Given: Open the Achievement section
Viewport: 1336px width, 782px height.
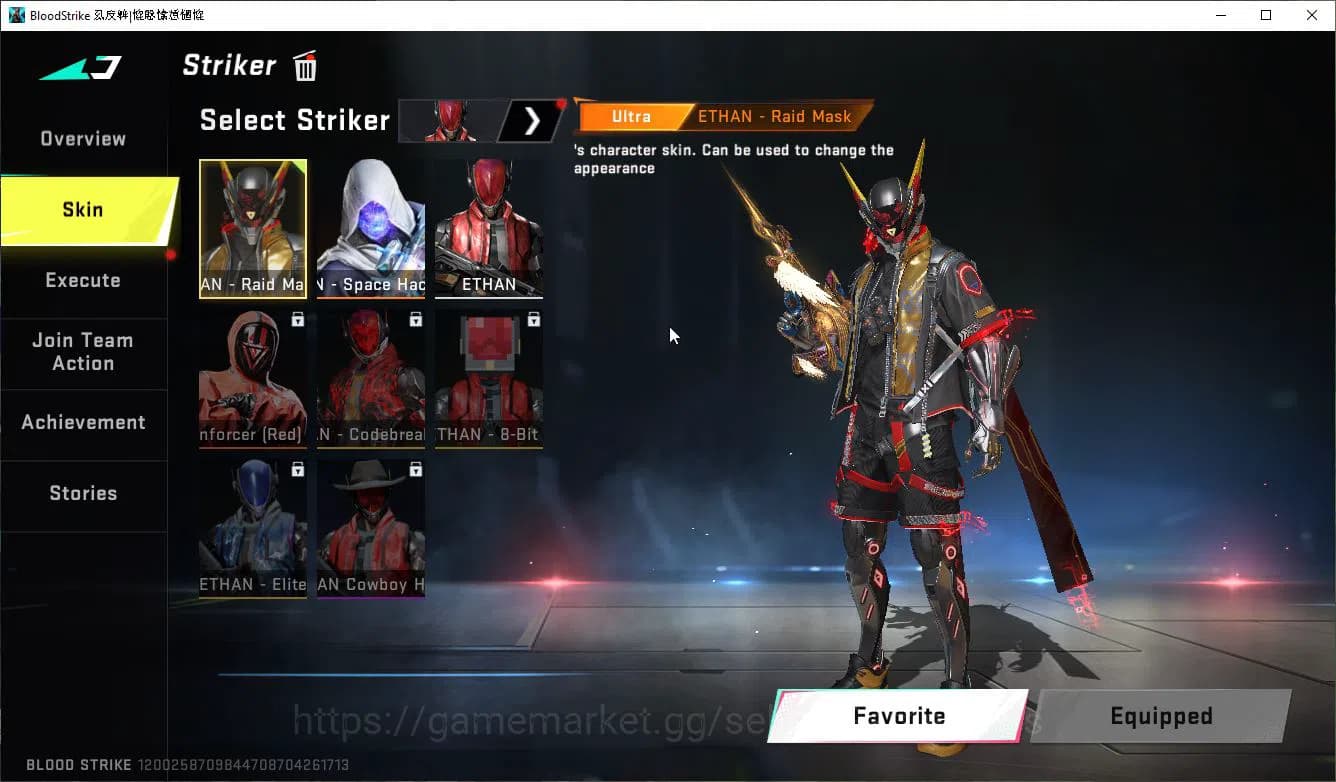Looking at the screenshot, I should tap(84, 422).
